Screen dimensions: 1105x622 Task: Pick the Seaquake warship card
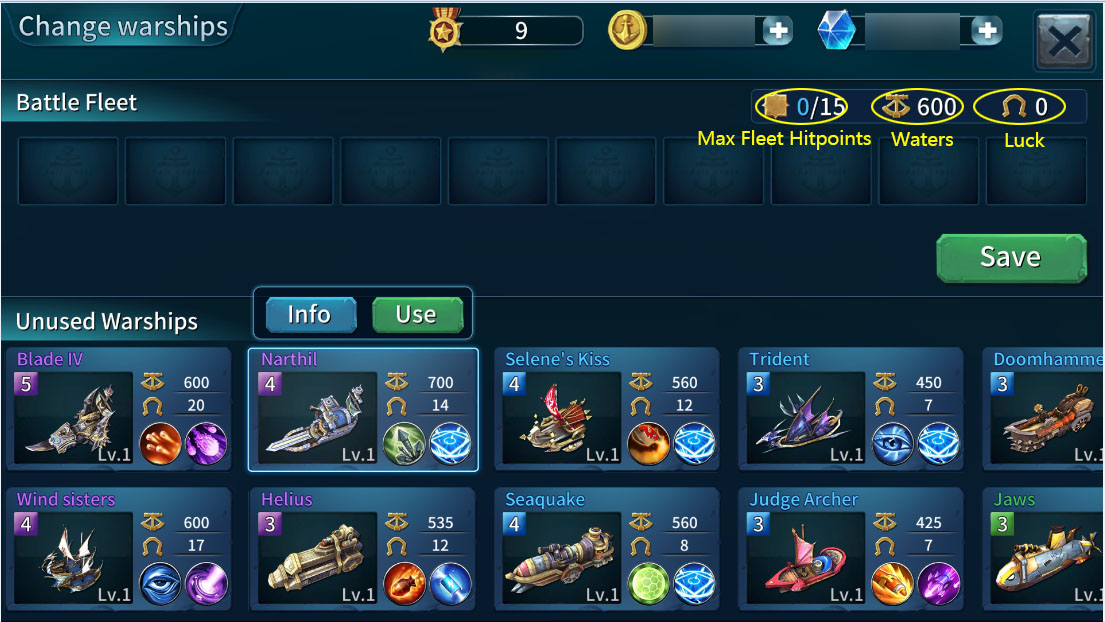[606, 550]
